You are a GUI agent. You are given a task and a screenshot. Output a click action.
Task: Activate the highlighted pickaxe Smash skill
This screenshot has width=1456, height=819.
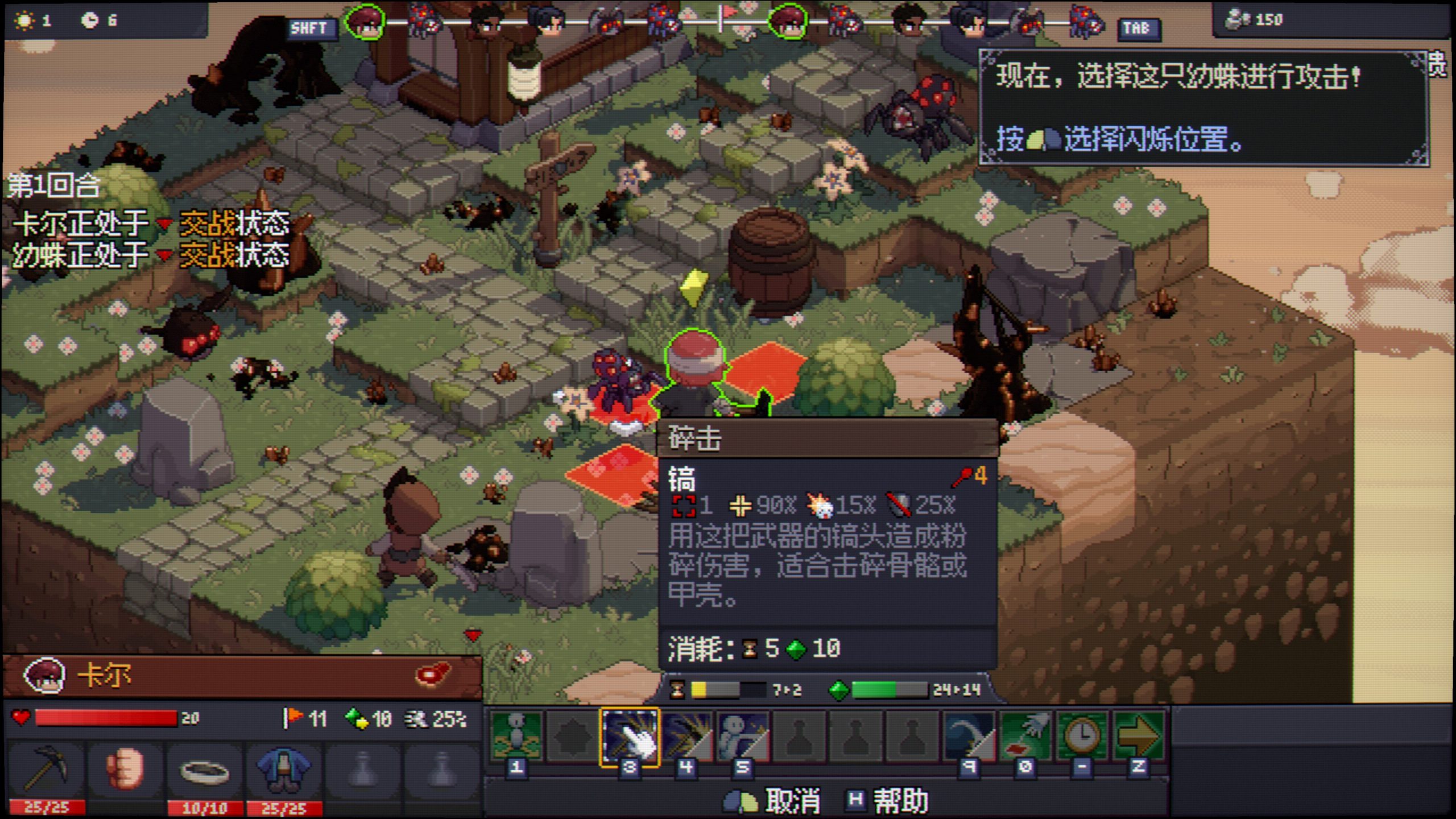coord(629,737)
